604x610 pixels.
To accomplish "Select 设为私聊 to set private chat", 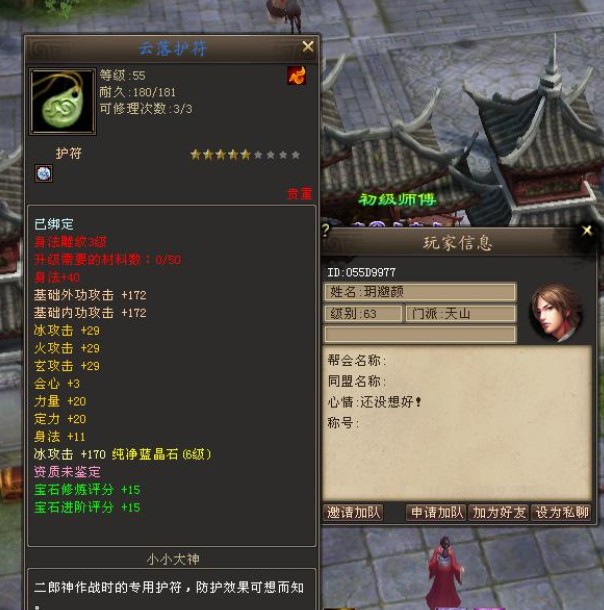I will tap(561, 512).
